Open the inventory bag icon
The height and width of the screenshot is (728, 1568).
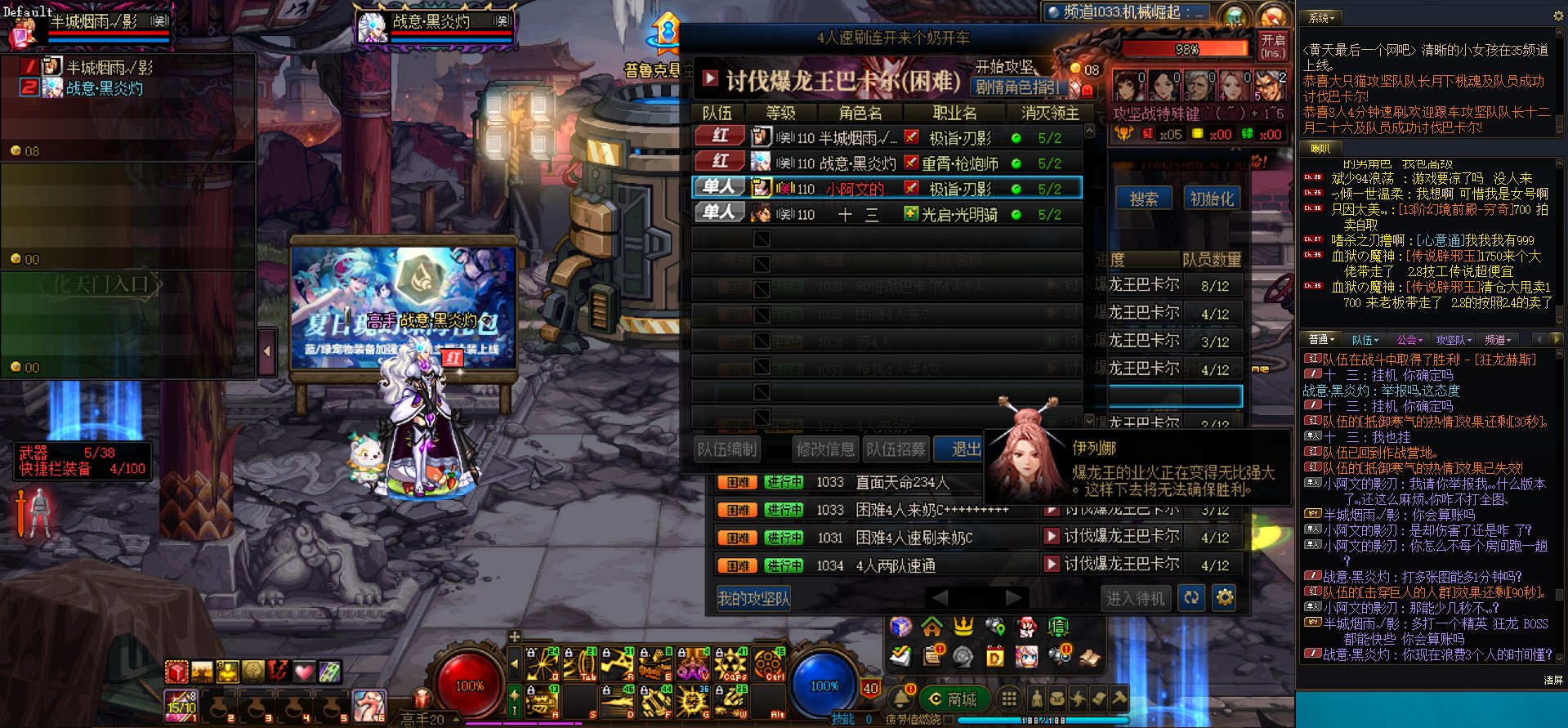[1057, 699]
